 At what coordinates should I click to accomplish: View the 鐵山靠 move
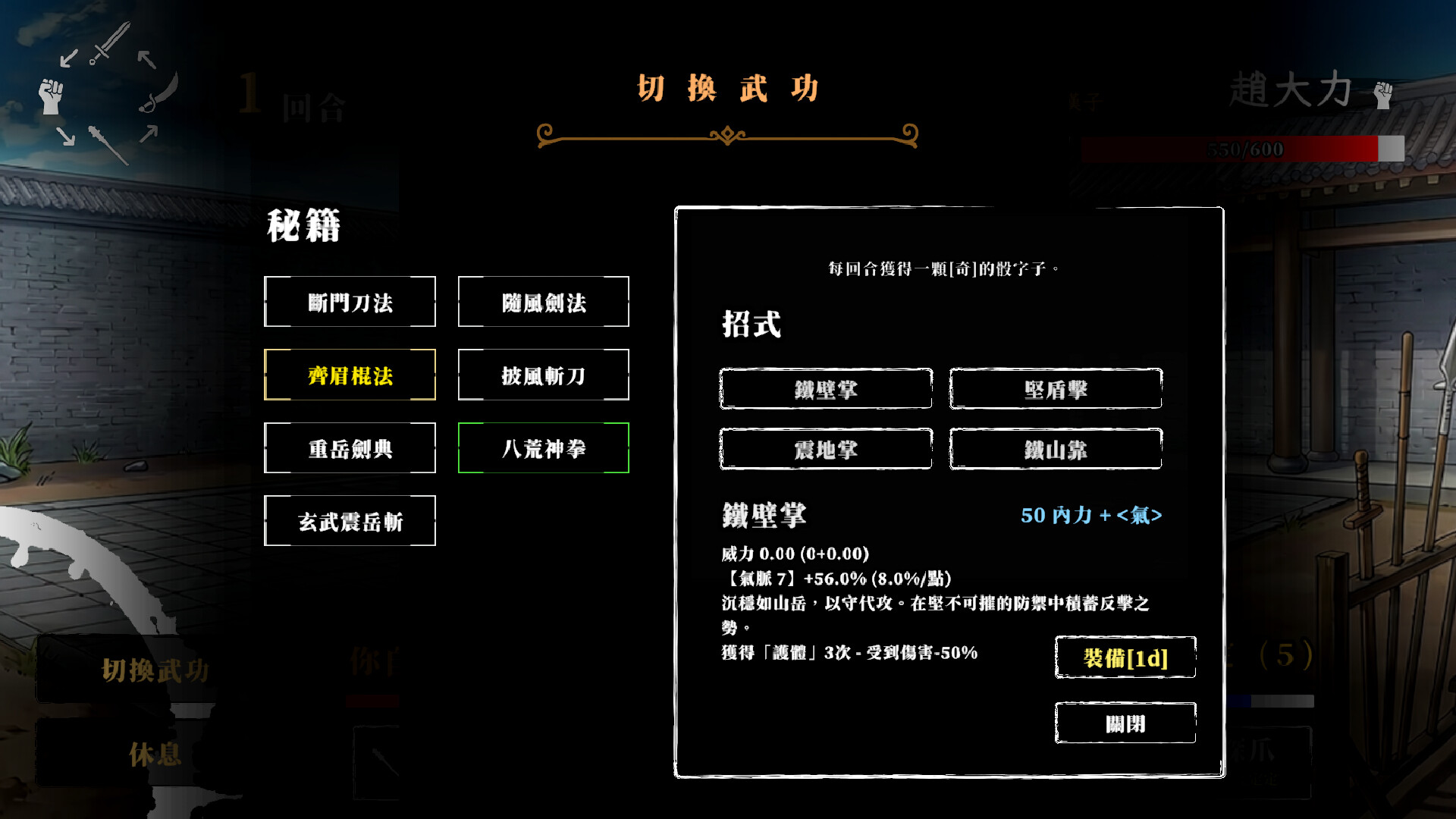pyautogui.click(x=1056, y=449)
